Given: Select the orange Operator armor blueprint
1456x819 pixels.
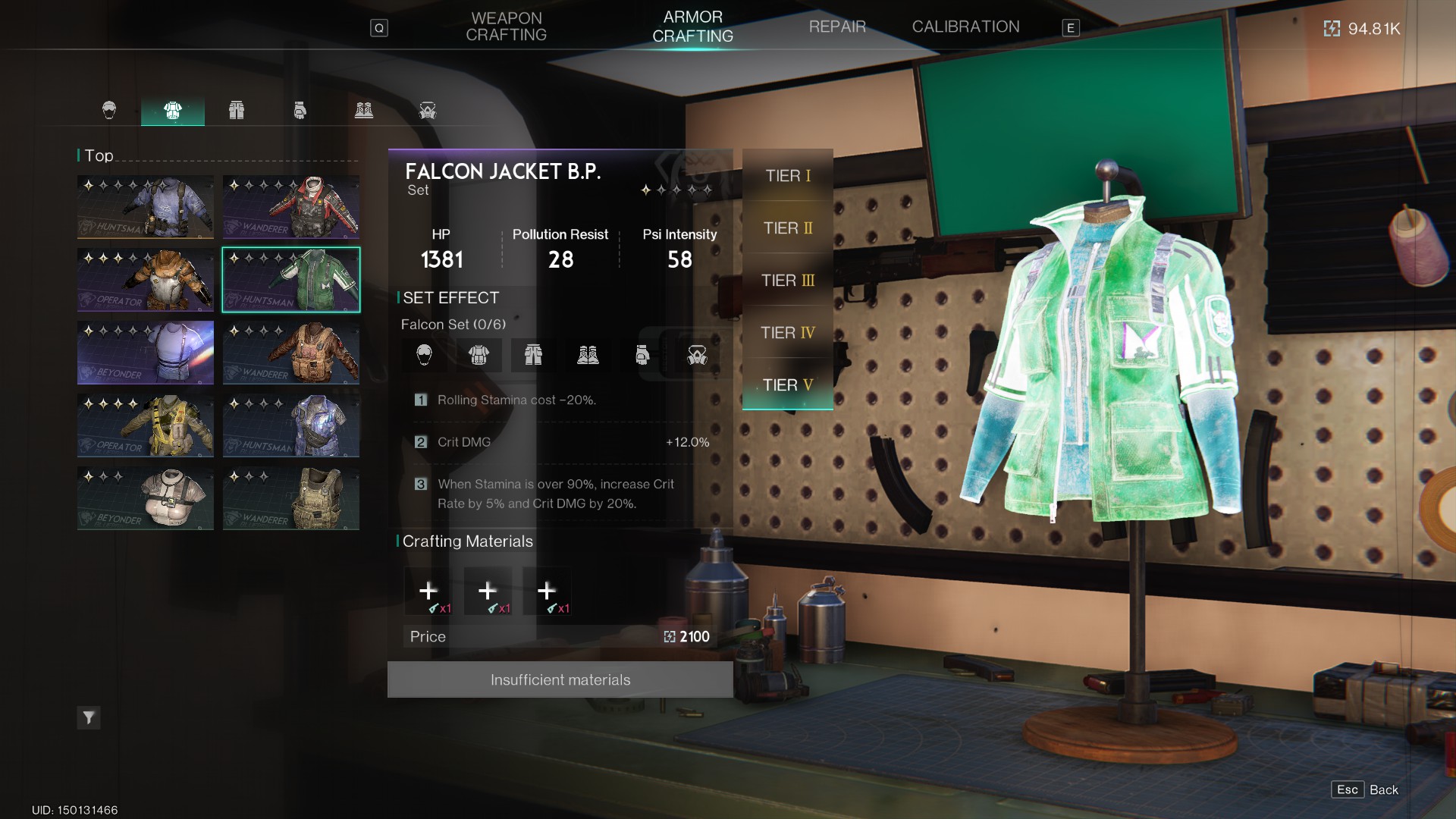Looking at the screenshot, I should [146, 280].
